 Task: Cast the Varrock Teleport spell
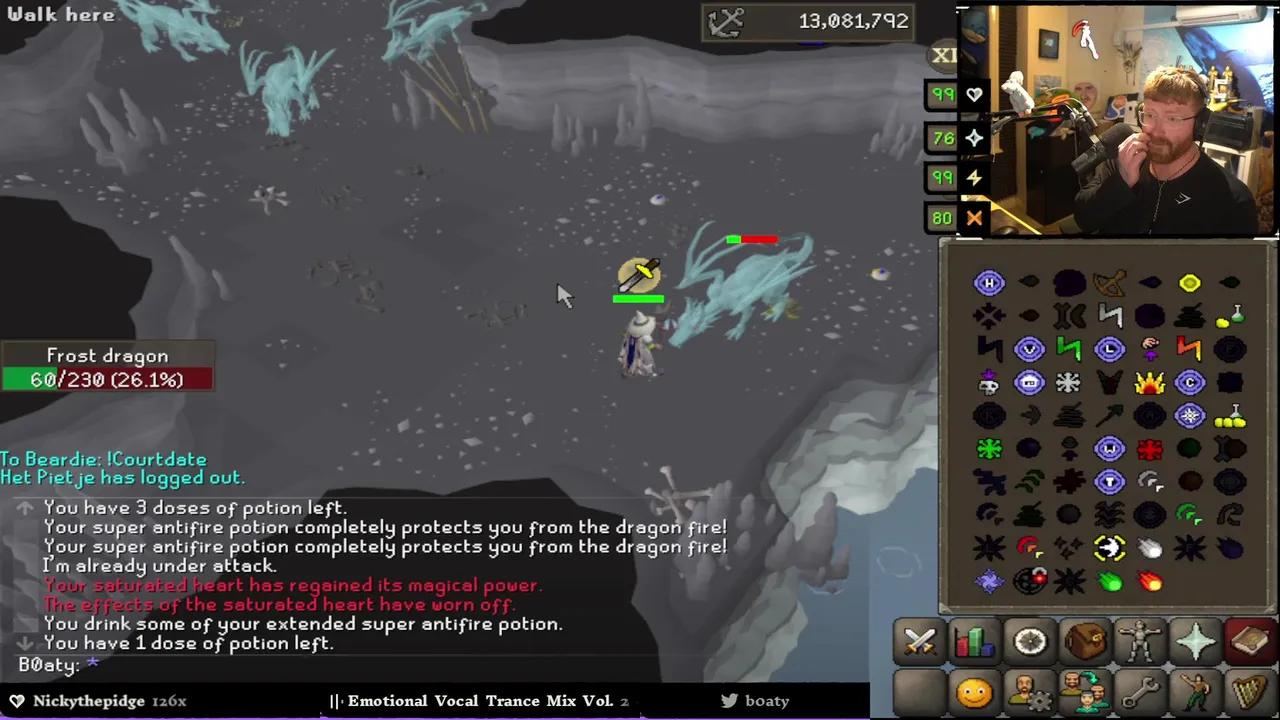[1030, 347]
